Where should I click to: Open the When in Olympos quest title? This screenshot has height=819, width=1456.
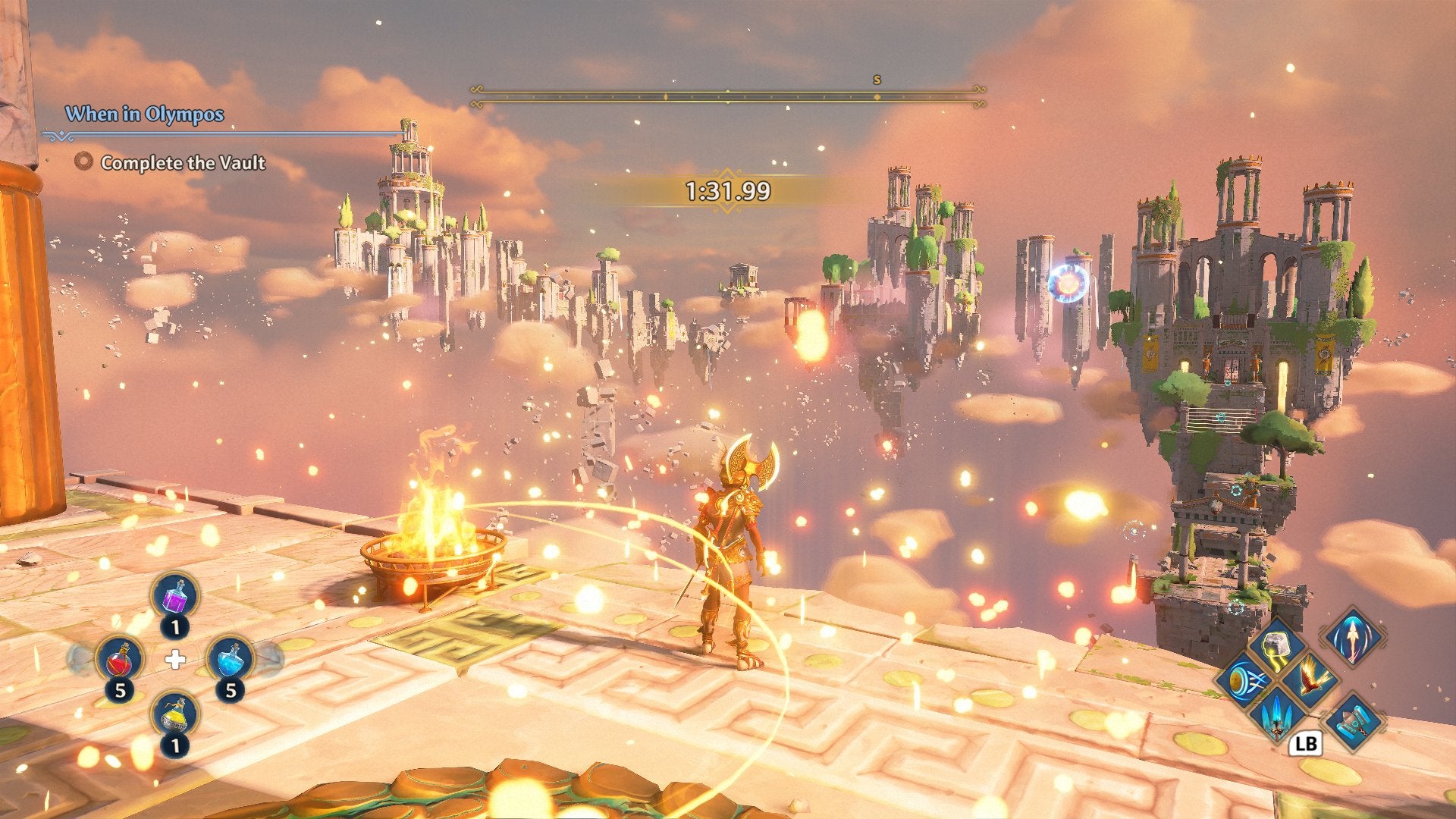pos(144,112)
